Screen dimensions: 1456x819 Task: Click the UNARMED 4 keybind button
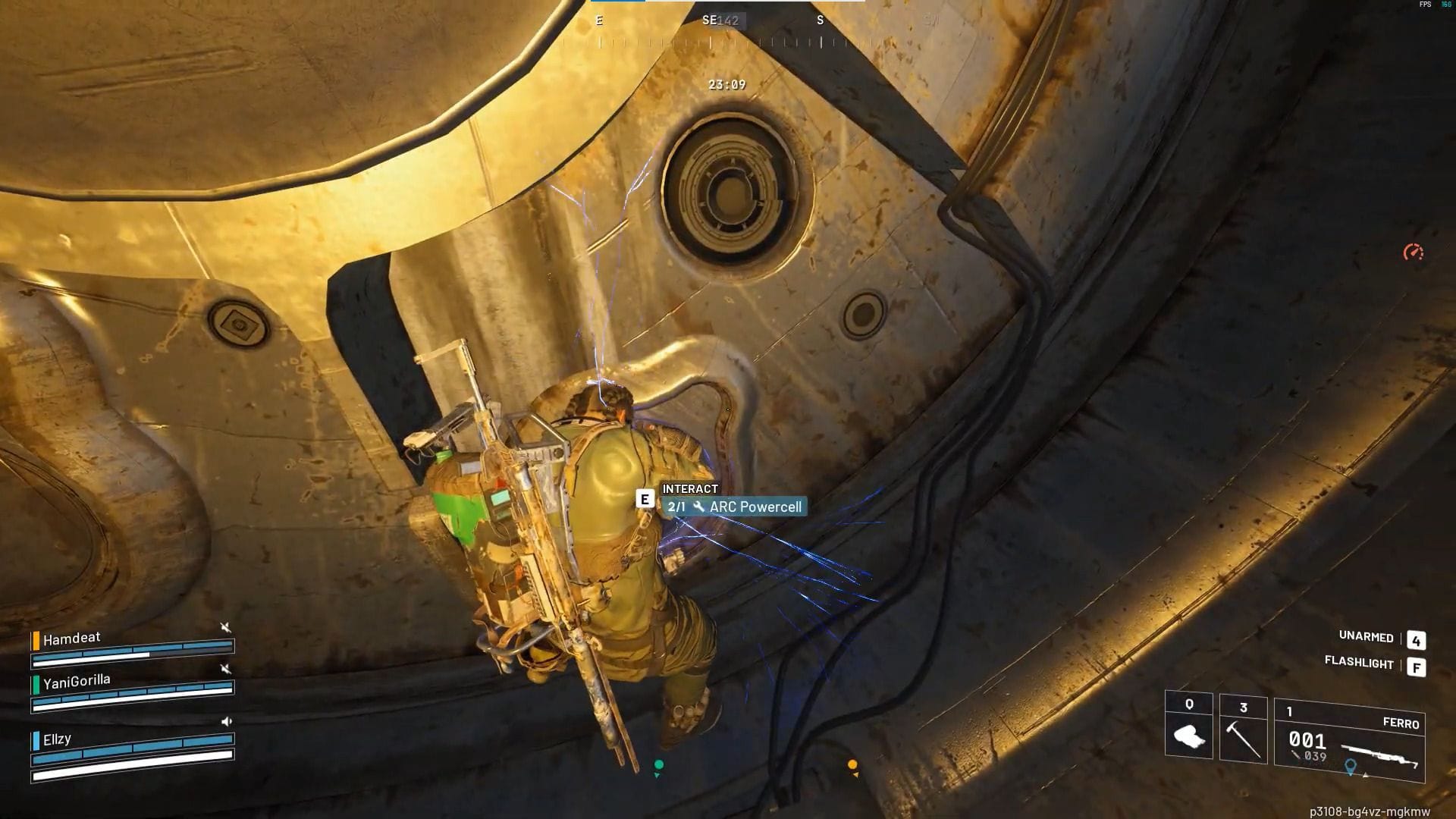pos(1415,639)
